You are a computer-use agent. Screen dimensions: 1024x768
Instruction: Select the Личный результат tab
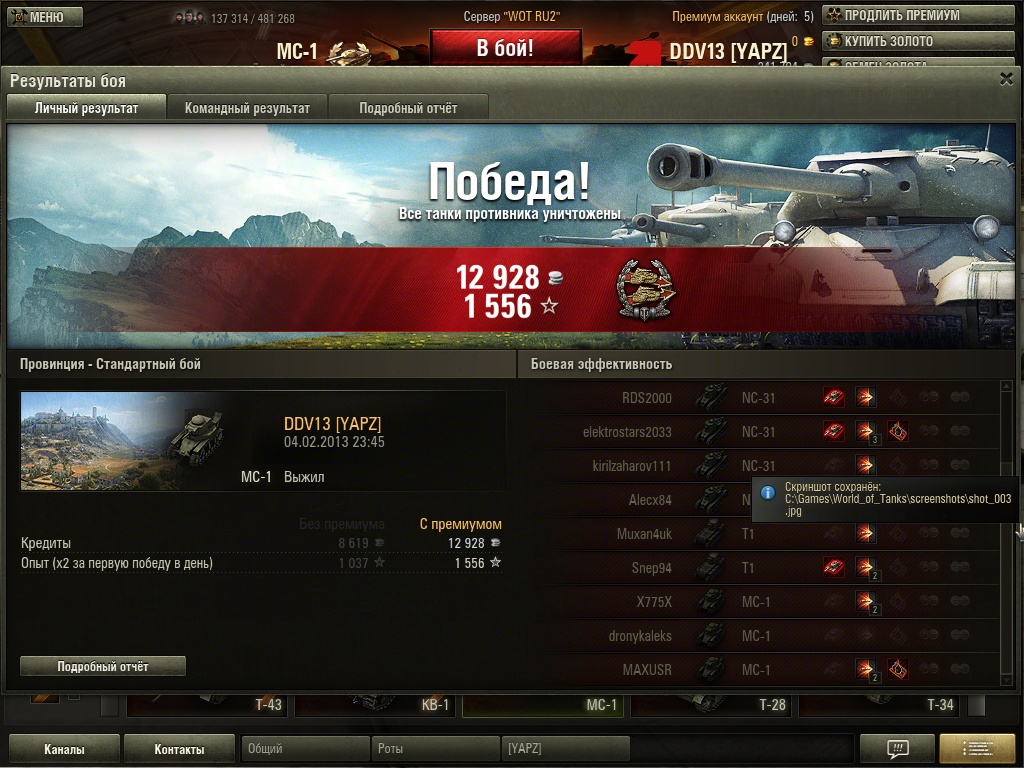click(x=86, y=108)
